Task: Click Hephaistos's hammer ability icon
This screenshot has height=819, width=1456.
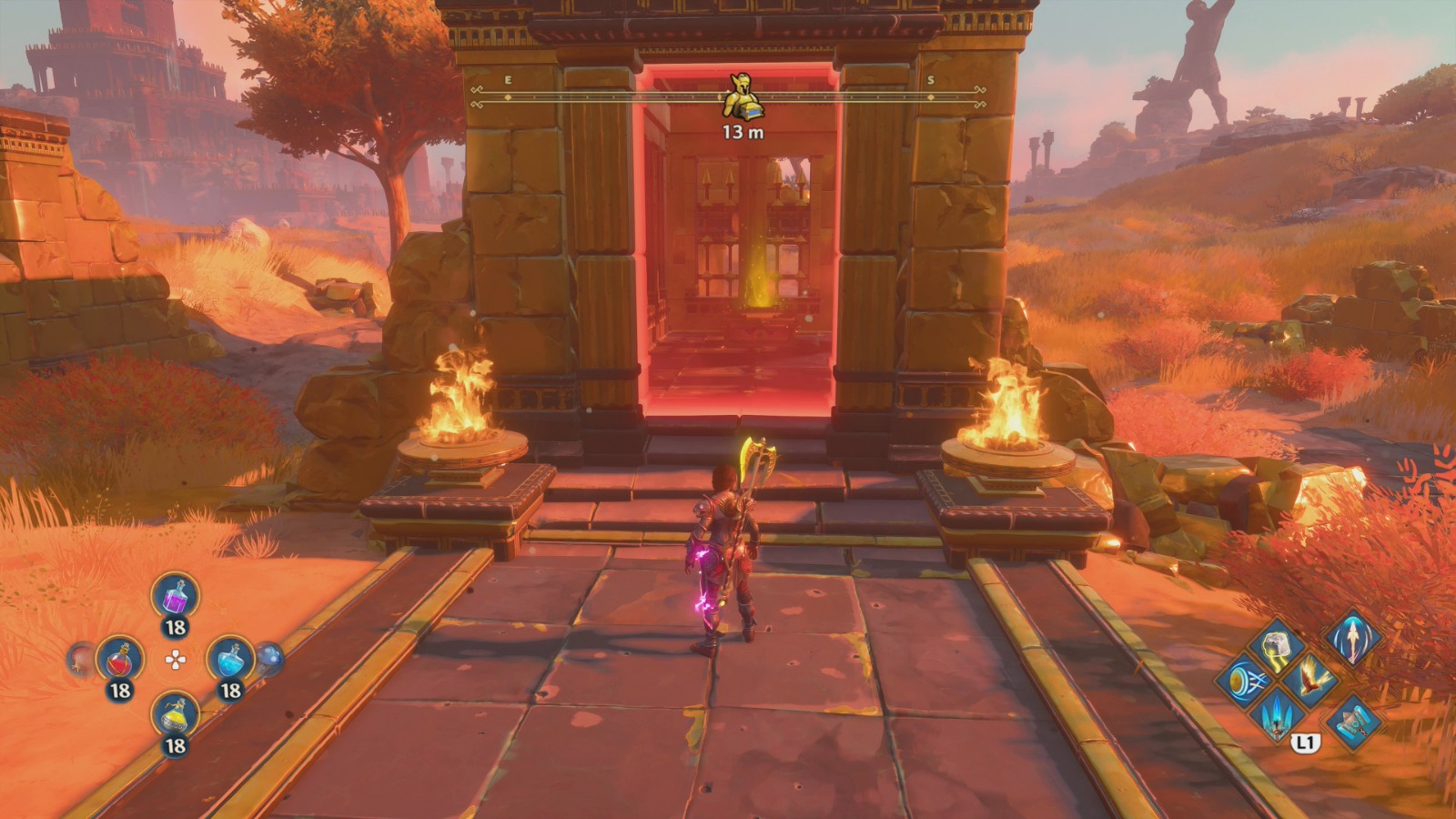Action: pyautogui.click(x=1354, y=722)
